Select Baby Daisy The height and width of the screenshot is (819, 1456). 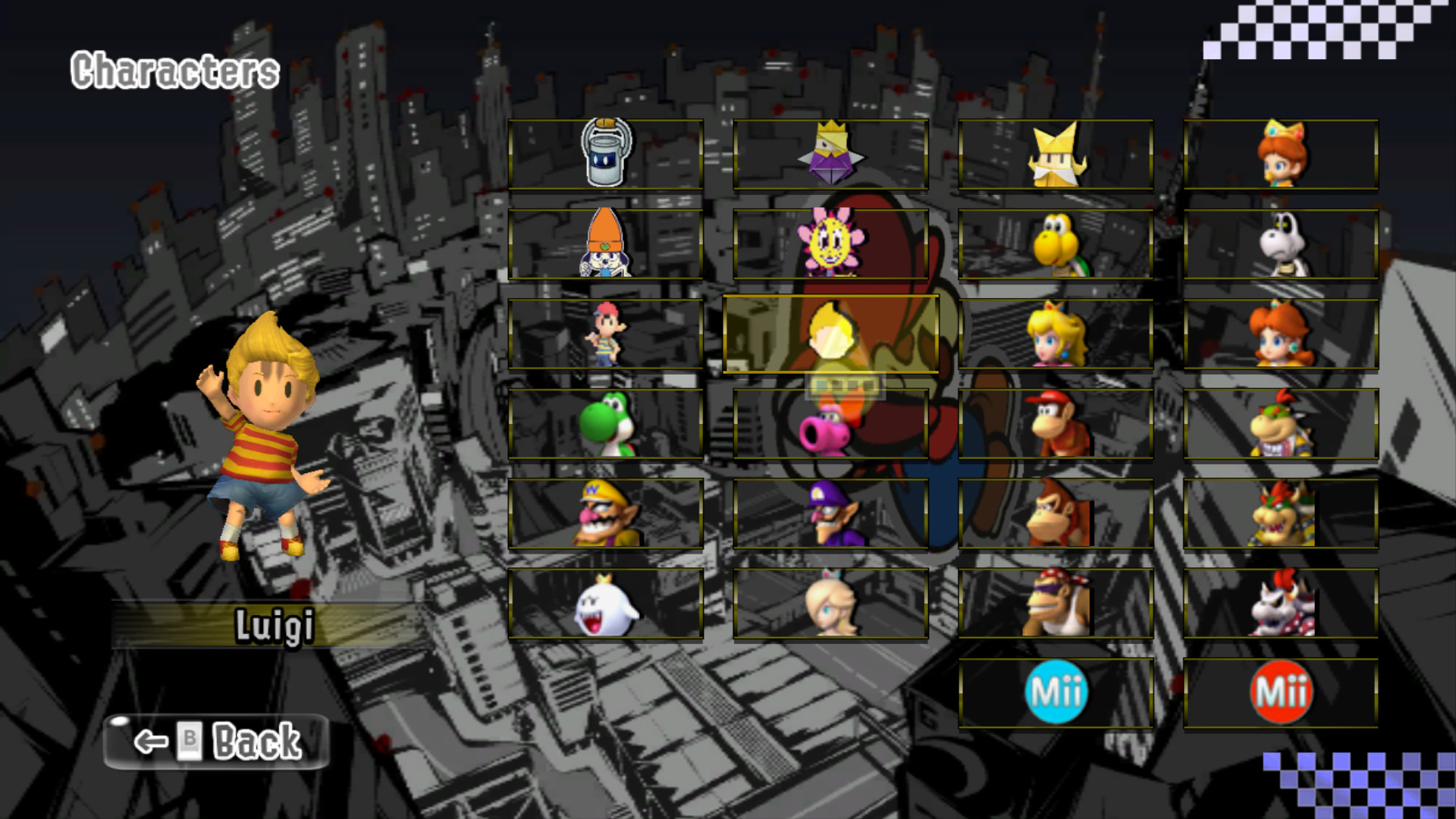[x=1281, y=155]
